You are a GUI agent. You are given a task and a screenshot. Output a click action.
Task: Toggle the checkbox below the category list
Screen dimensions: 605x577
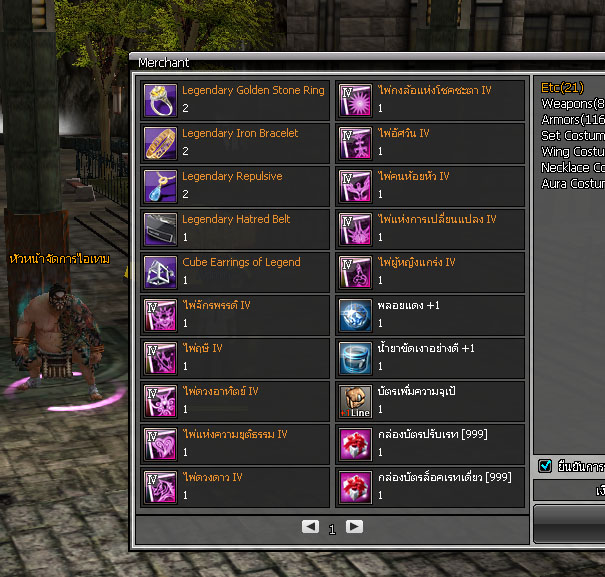pos(545,466)
